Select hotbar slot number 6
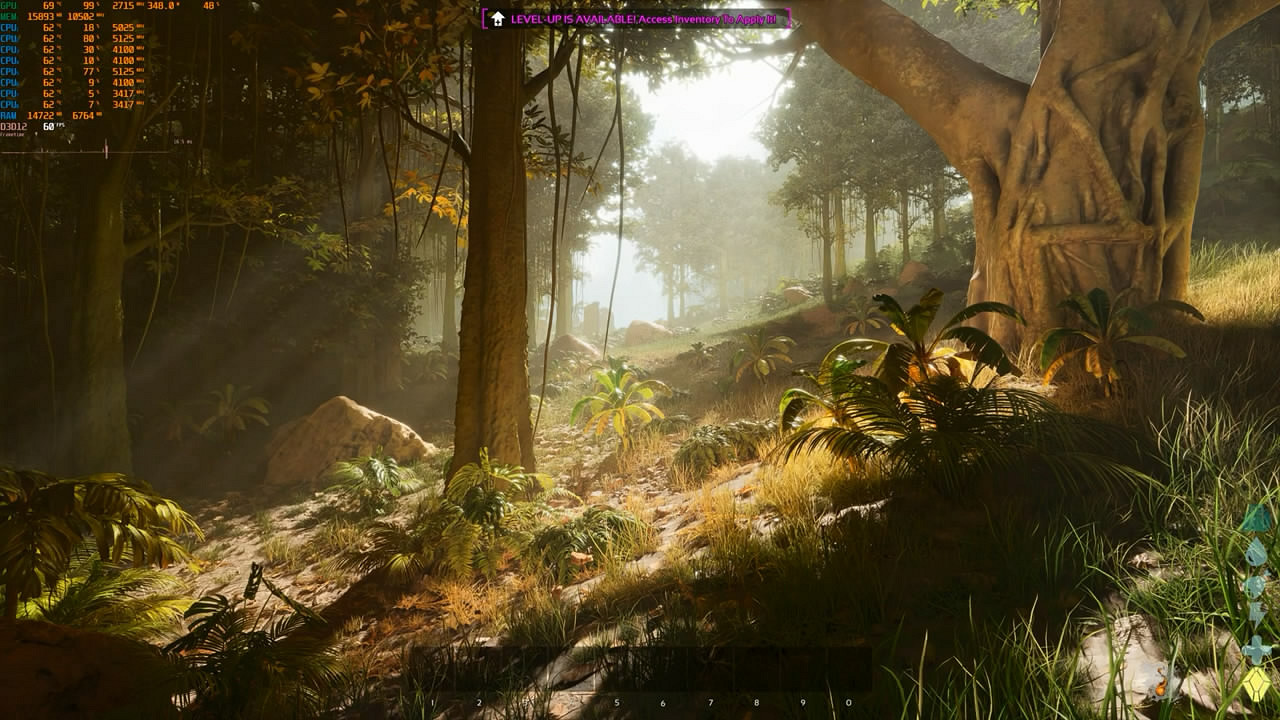Viewport: 1280px width, 720px height. 662,672
